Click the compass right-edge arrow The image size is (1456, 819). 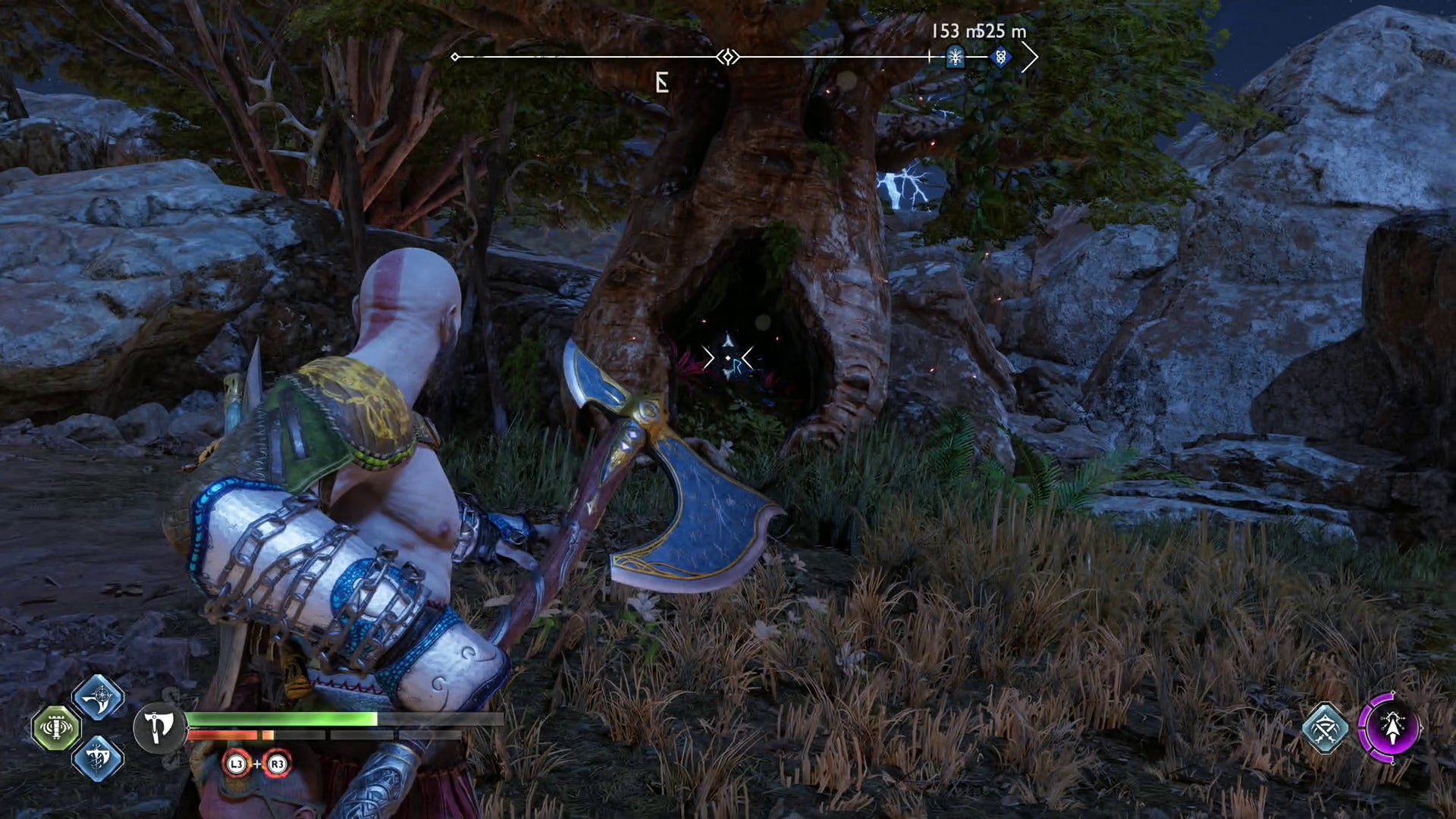coord(1029,57)
